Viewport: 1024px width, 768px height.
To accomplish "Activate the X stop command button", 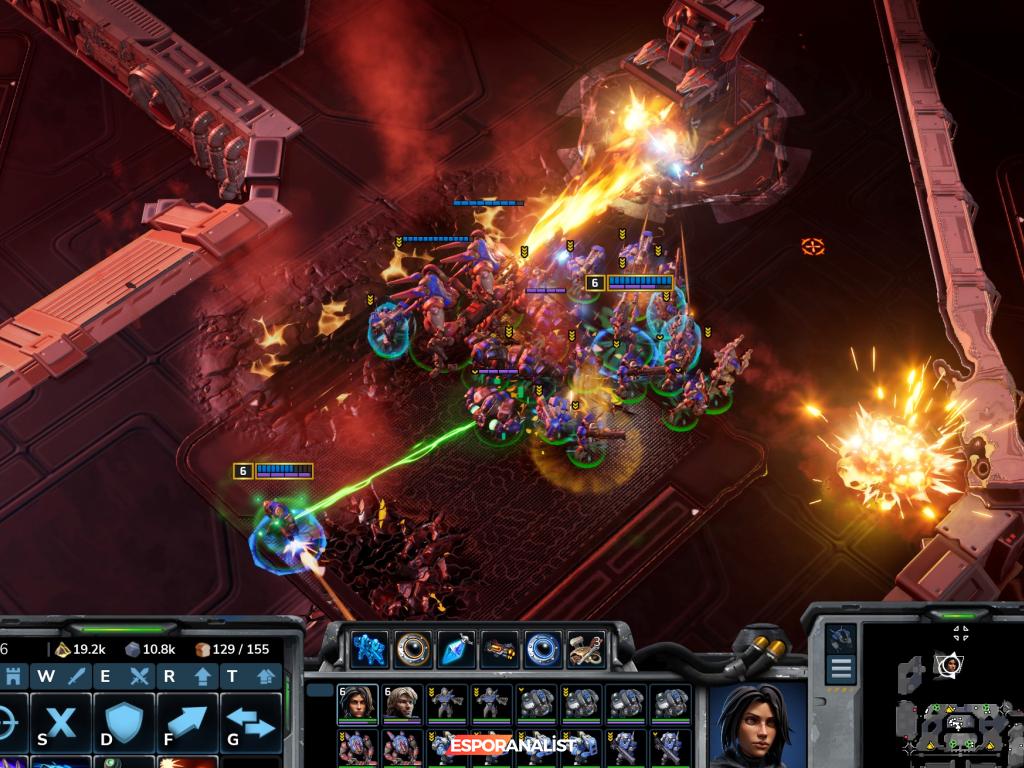I will [61, 722].
